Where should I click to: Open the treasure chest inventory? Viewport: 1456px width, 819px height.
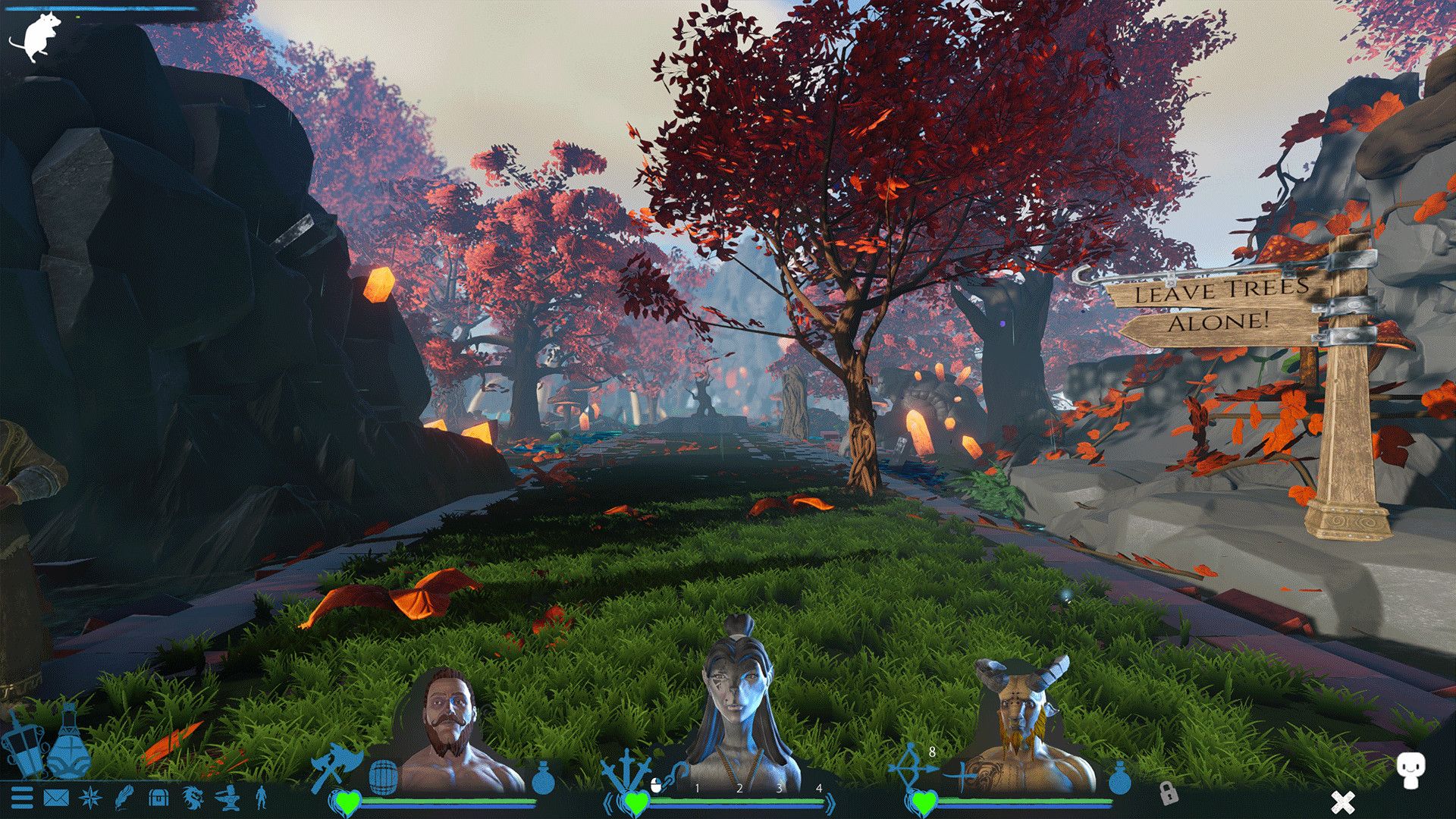tap(158, 798)
